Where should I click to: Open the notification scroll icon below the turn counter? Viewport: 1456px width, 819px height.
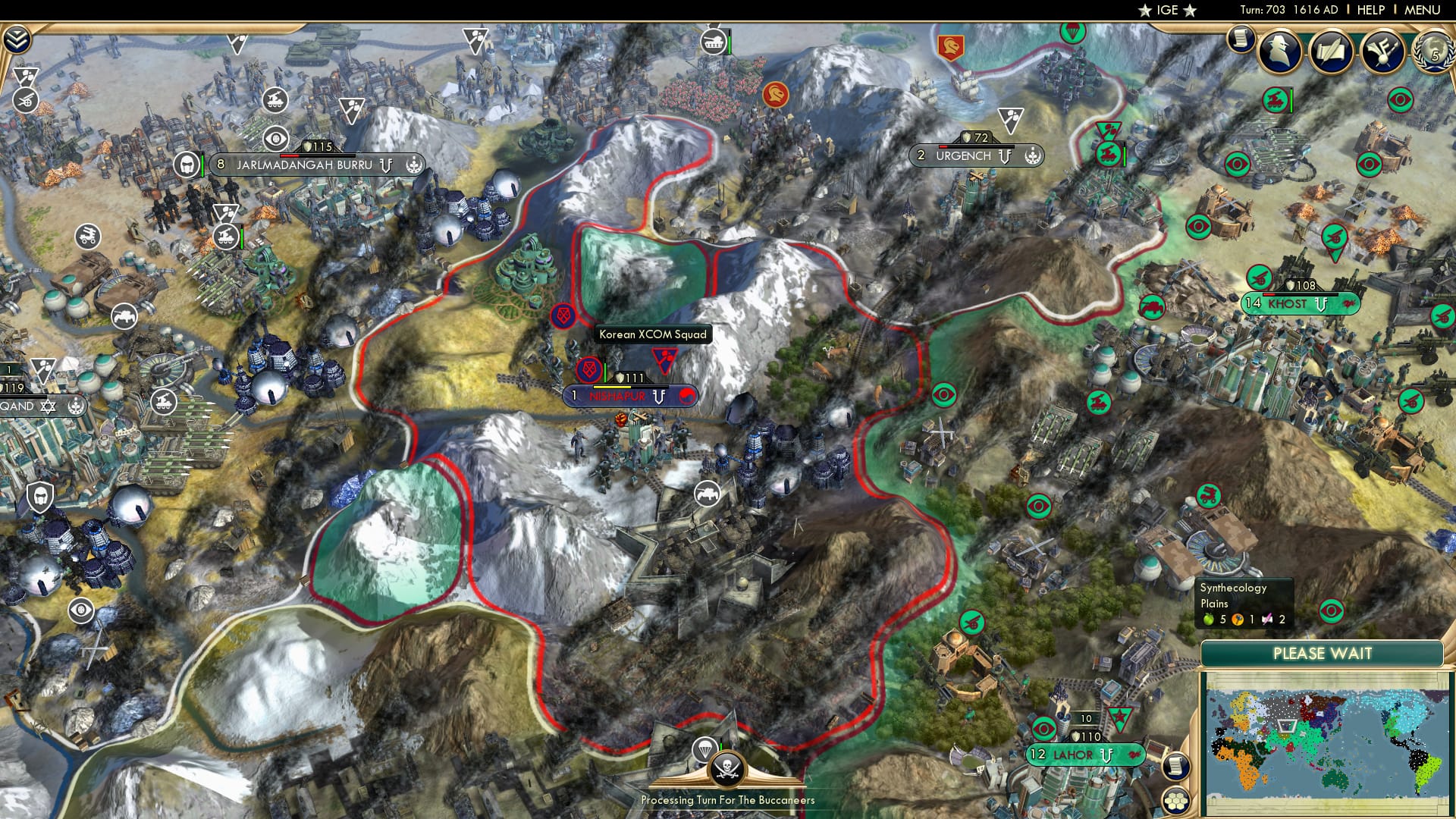[x=1241, y=39]
